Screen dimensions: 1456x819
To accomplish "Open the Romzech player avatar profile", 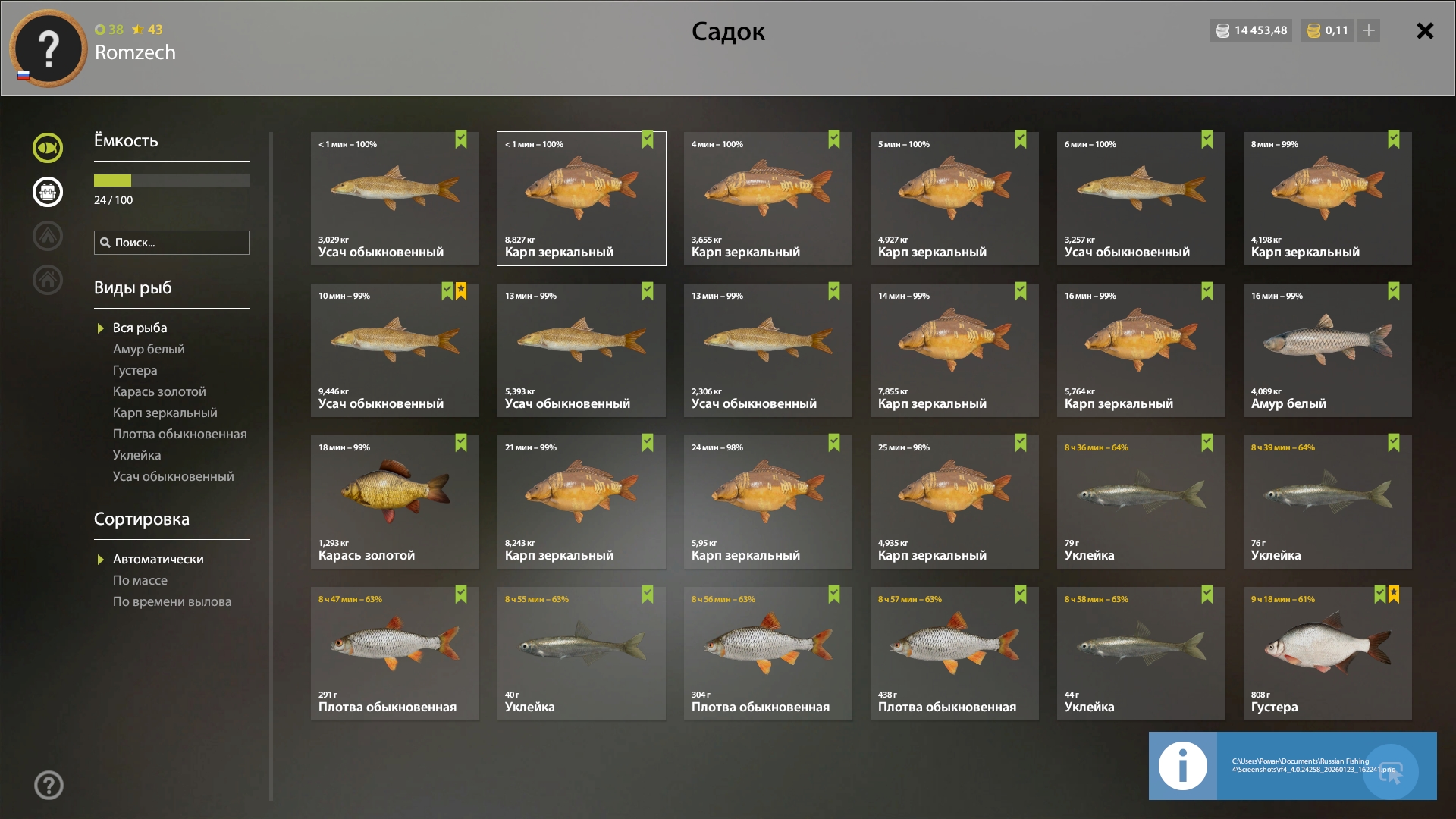I will 49,49.
